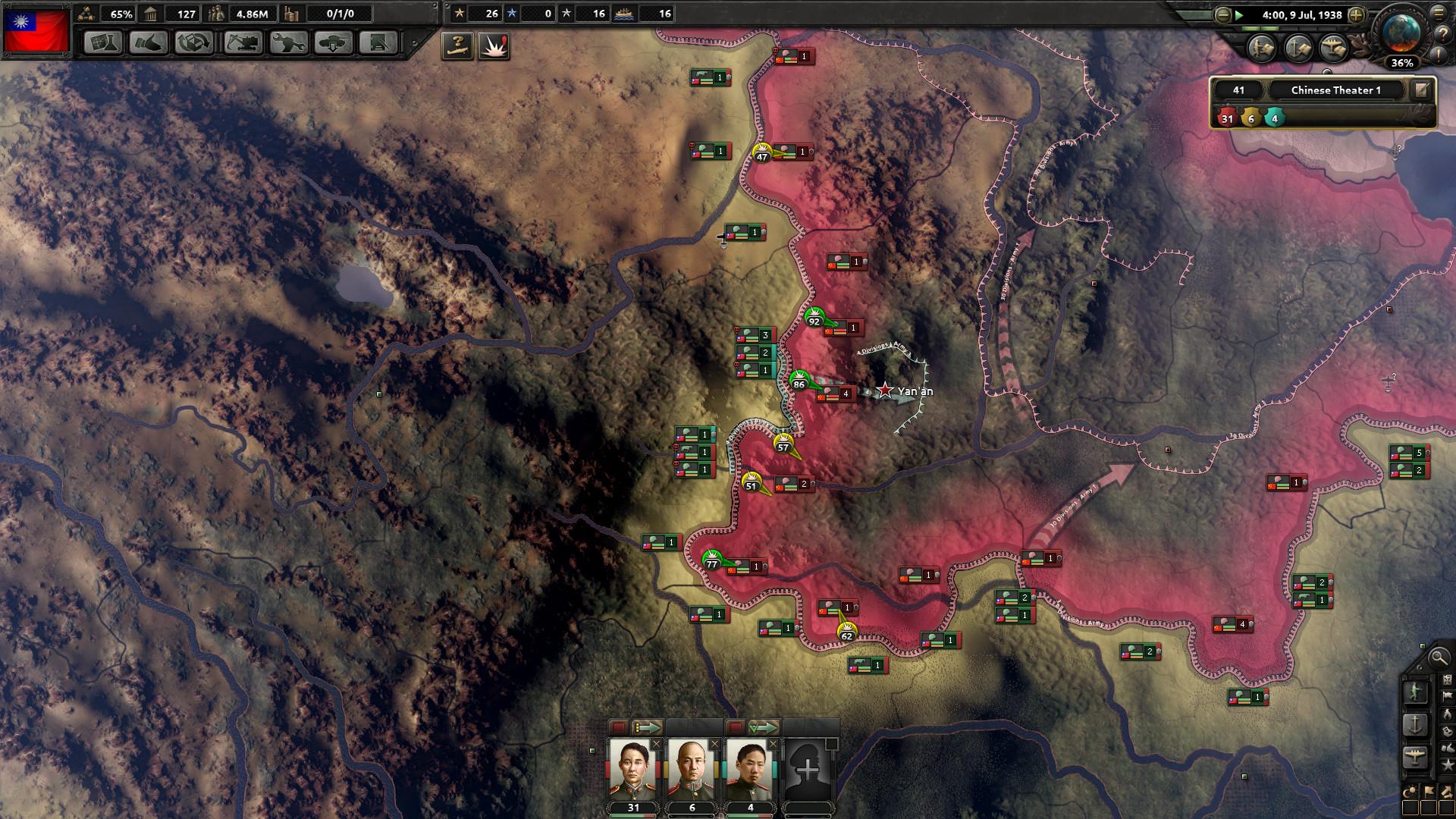Open the air orders overview with the plane icon
1456x819 pixels.
(x=1415, y=755)
